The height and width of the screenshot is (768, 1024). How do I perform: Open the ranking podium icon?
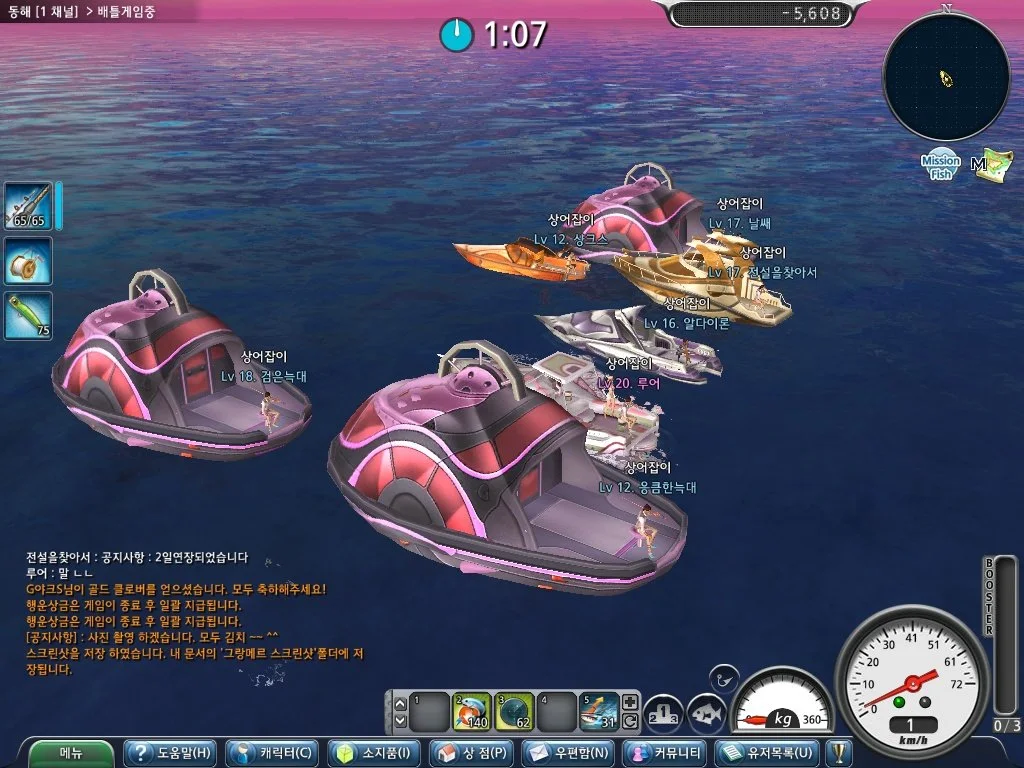(x=663, y=713)
